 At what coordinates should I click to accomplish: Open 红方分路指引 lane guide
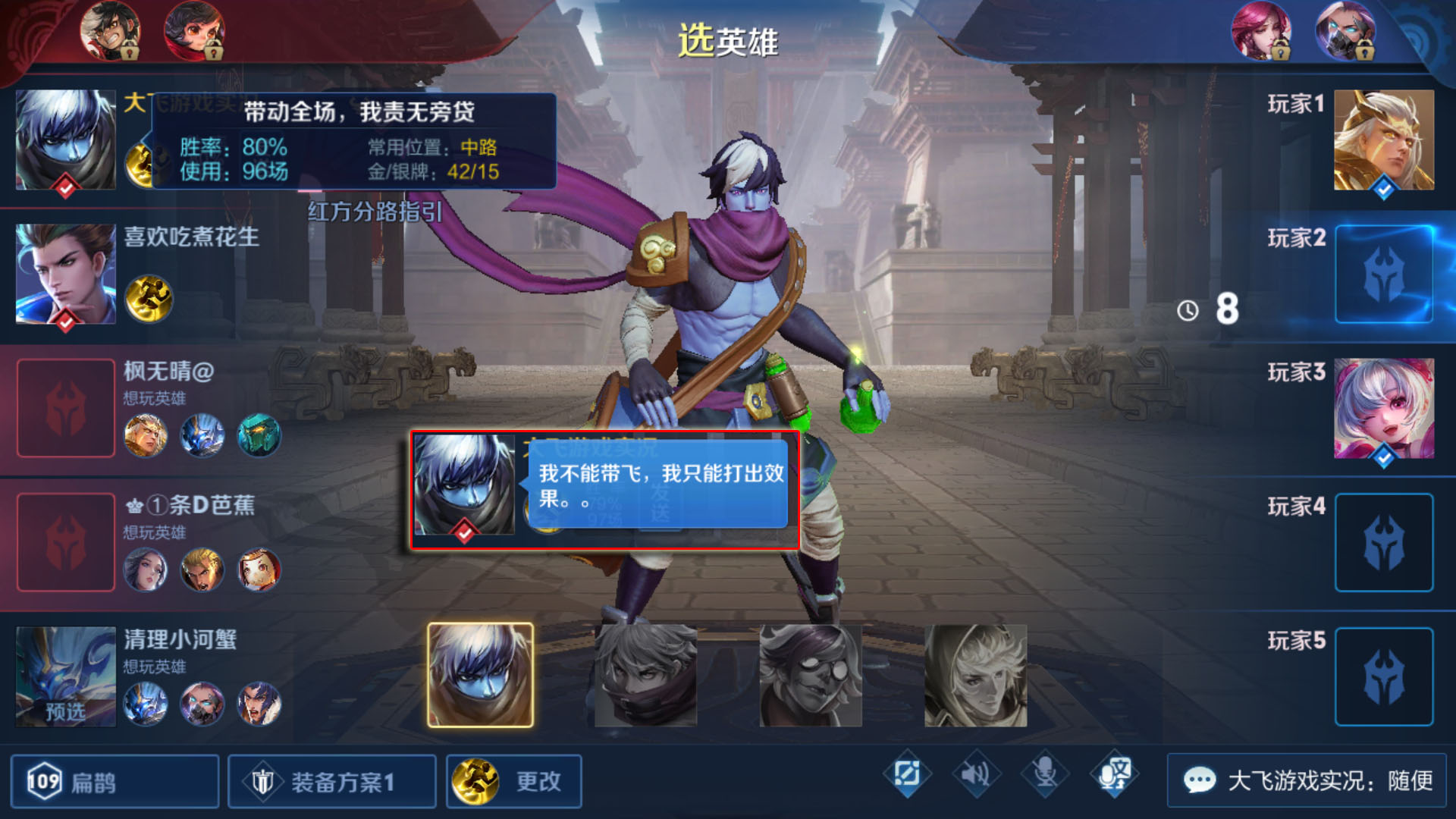pos(375,212)
